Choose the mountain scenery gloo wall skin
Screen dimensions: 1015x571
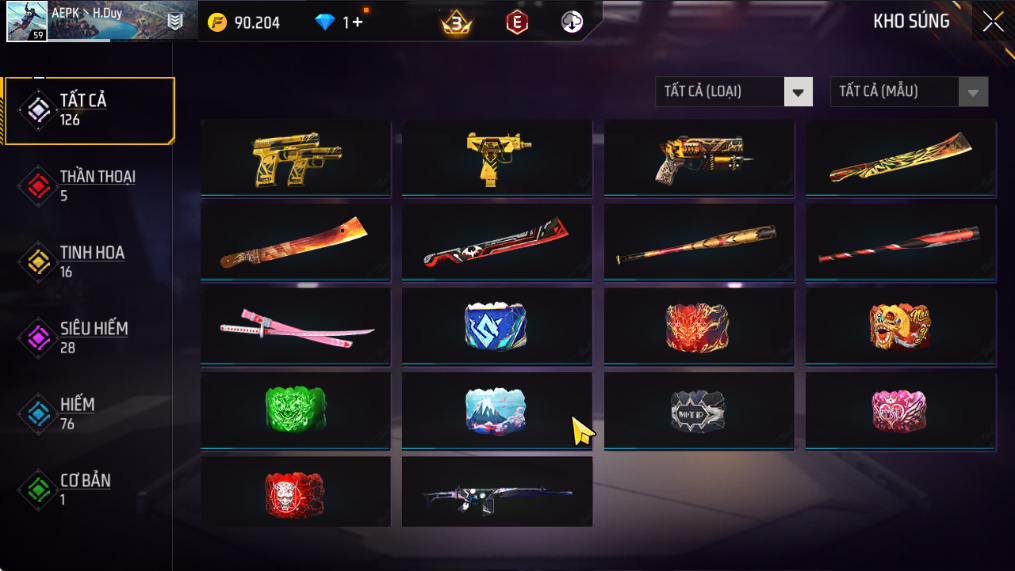point(497,410)
